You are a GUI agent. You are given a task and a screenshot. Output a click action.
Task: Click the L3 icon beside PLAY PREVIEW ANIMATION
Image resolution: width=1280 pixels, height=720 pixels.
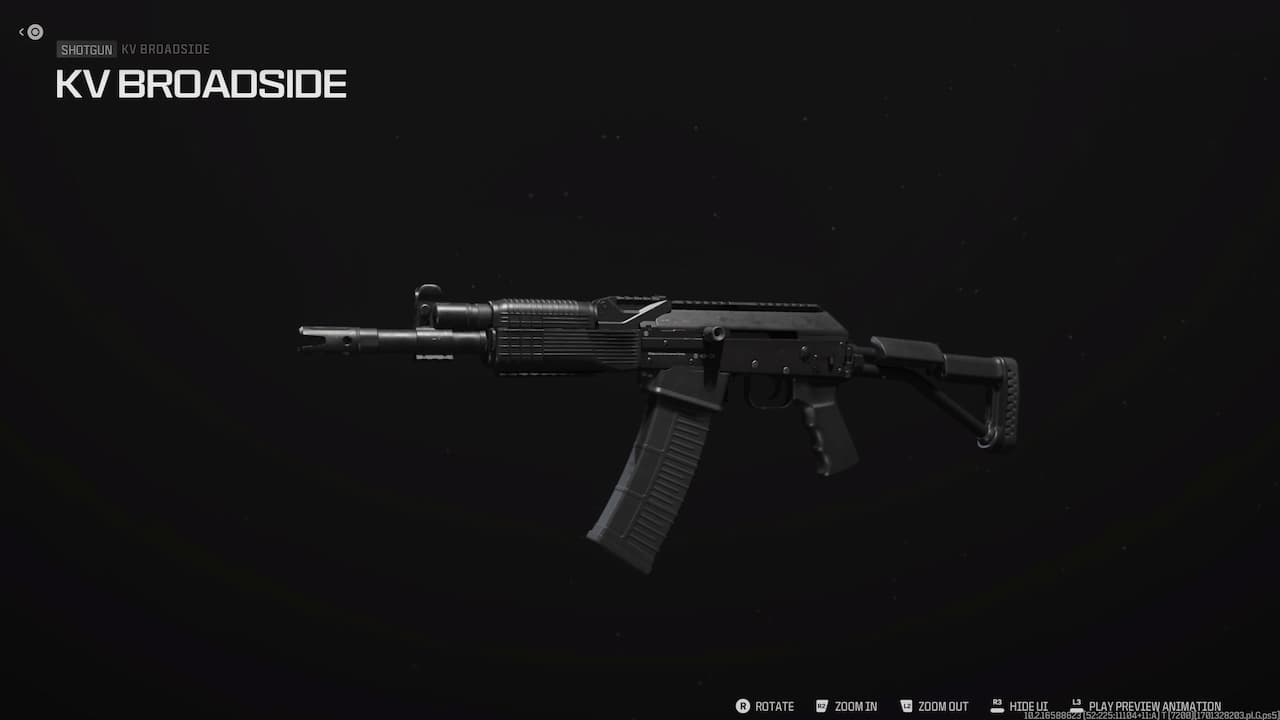click(x=1077, y=706)
